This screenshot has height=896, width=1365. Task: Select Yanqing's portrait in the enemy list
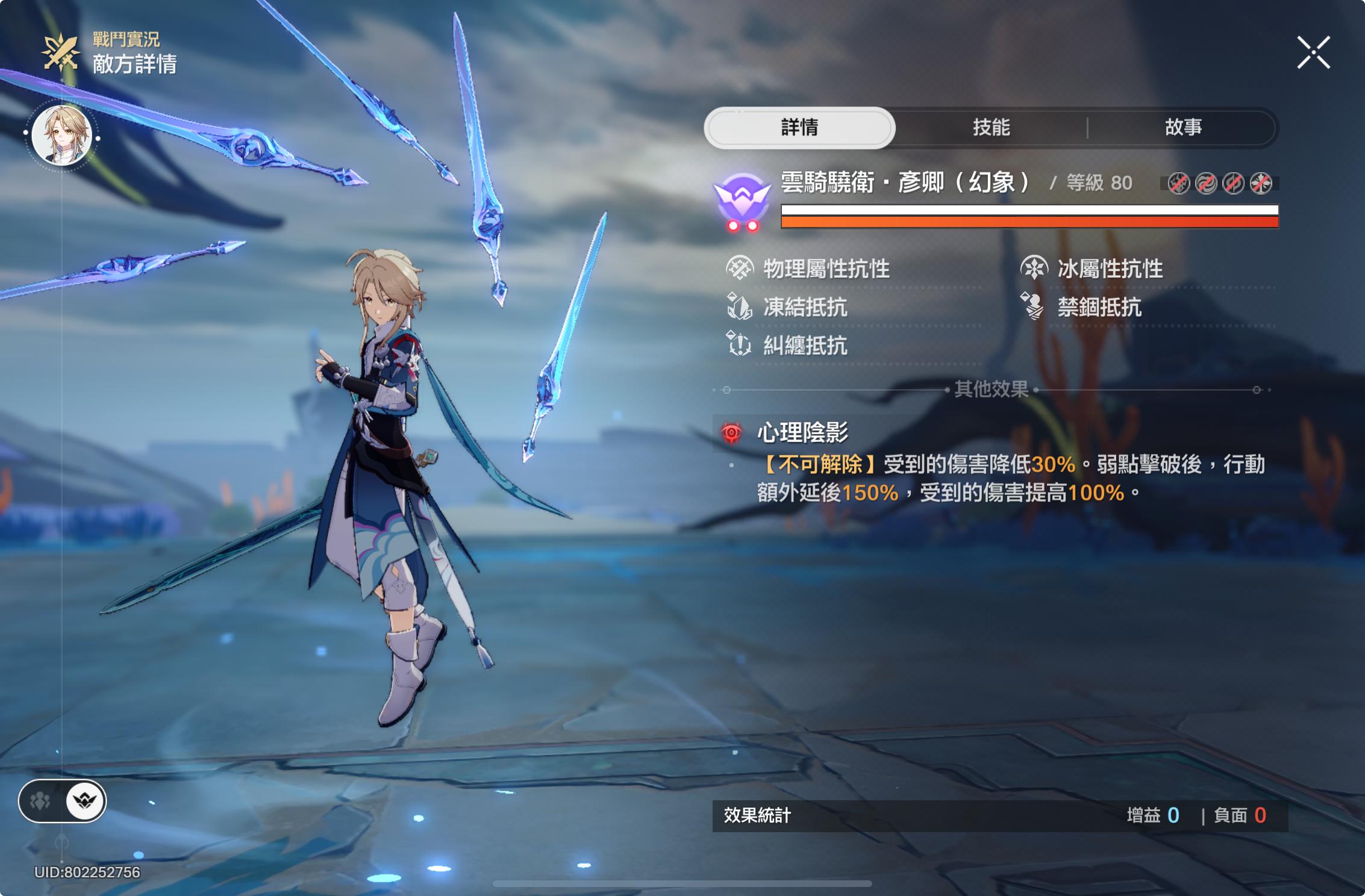point(61,135)
